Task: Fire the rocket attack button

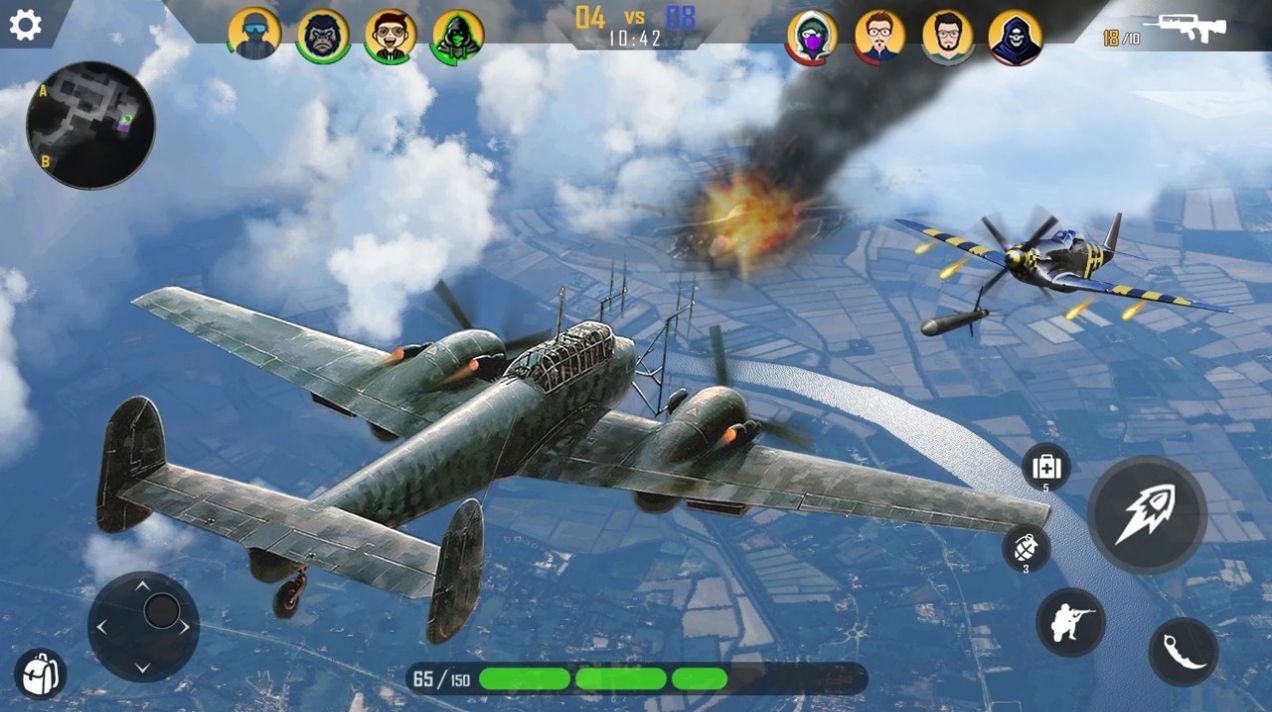Action: click(1147, 514)
